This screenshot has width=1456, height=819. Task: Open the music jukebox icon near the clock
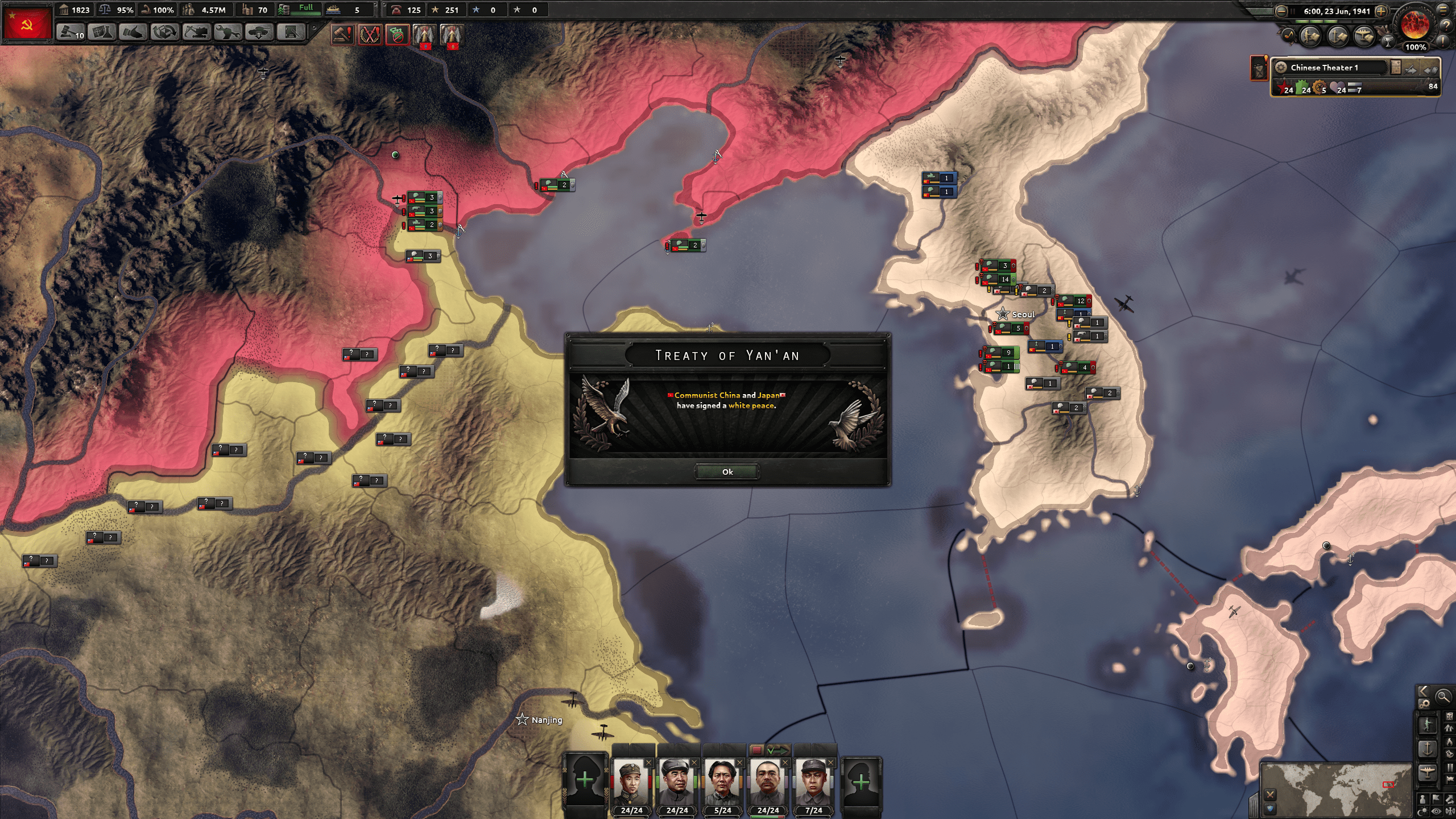tap(1288, 35)
